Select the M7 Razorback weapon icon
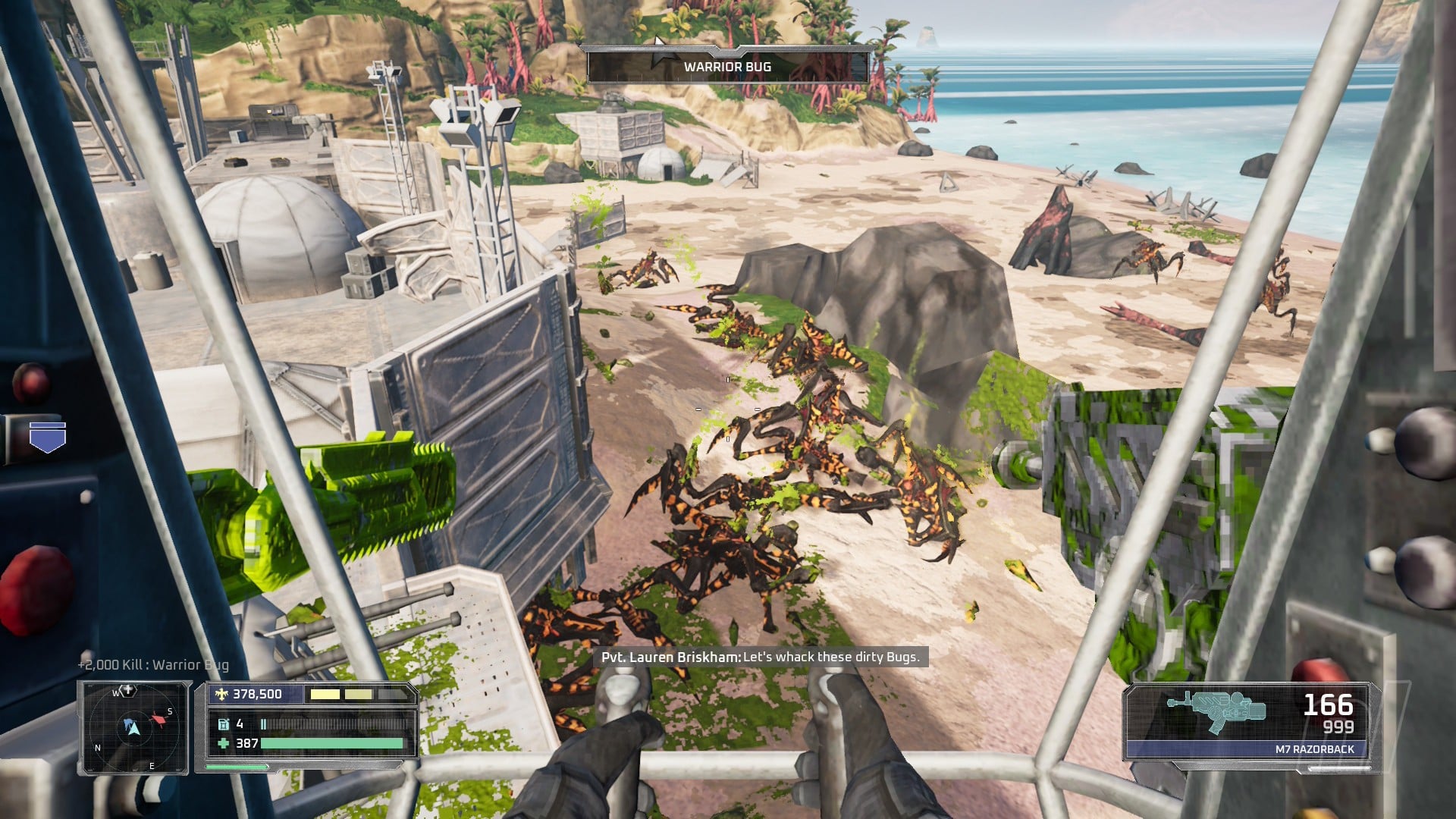 click(x=1216, y=711)
